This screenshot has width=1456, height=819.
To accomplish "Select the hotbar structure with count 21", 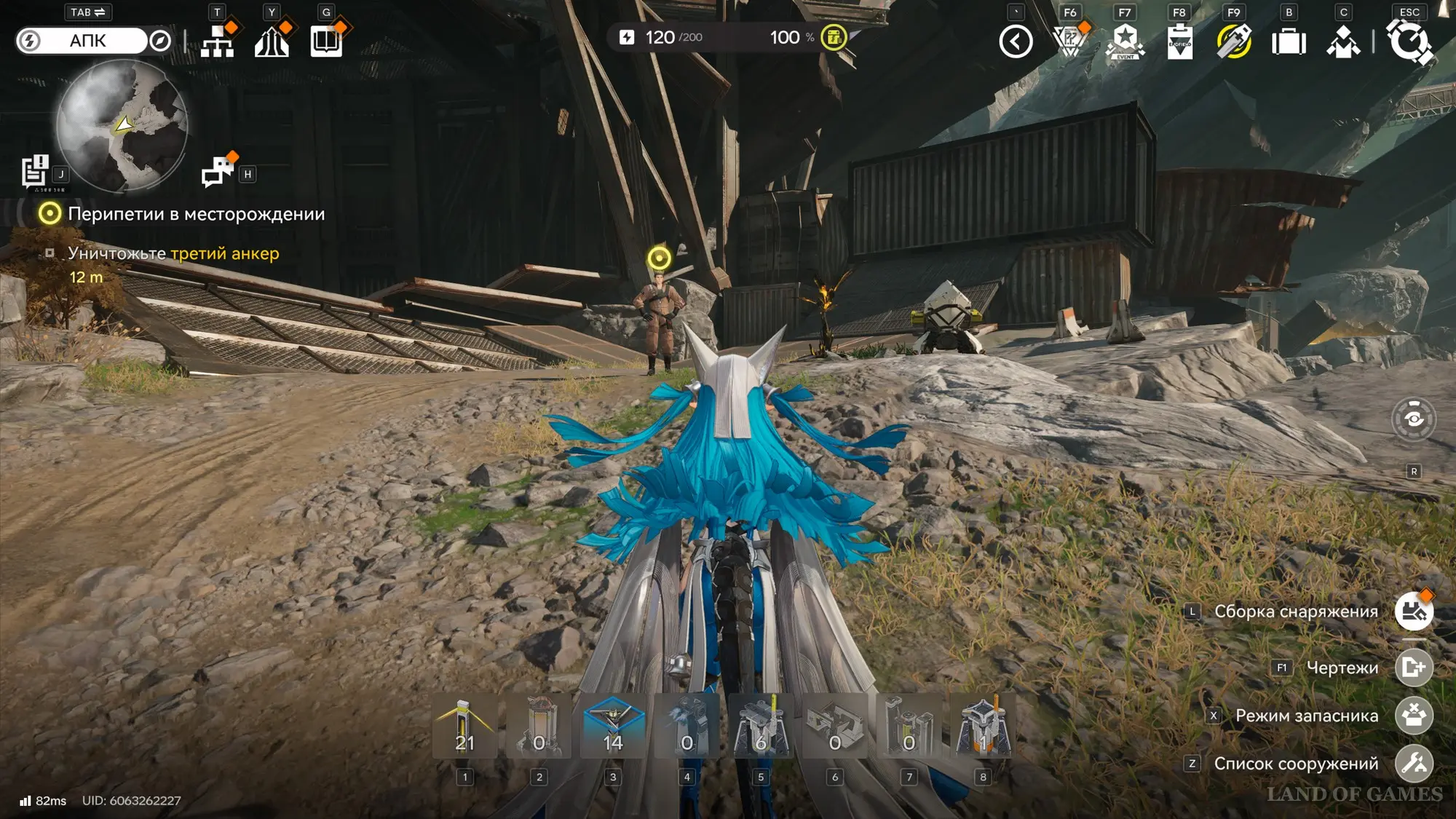I will pyautogui.click(x=465, y=727).
